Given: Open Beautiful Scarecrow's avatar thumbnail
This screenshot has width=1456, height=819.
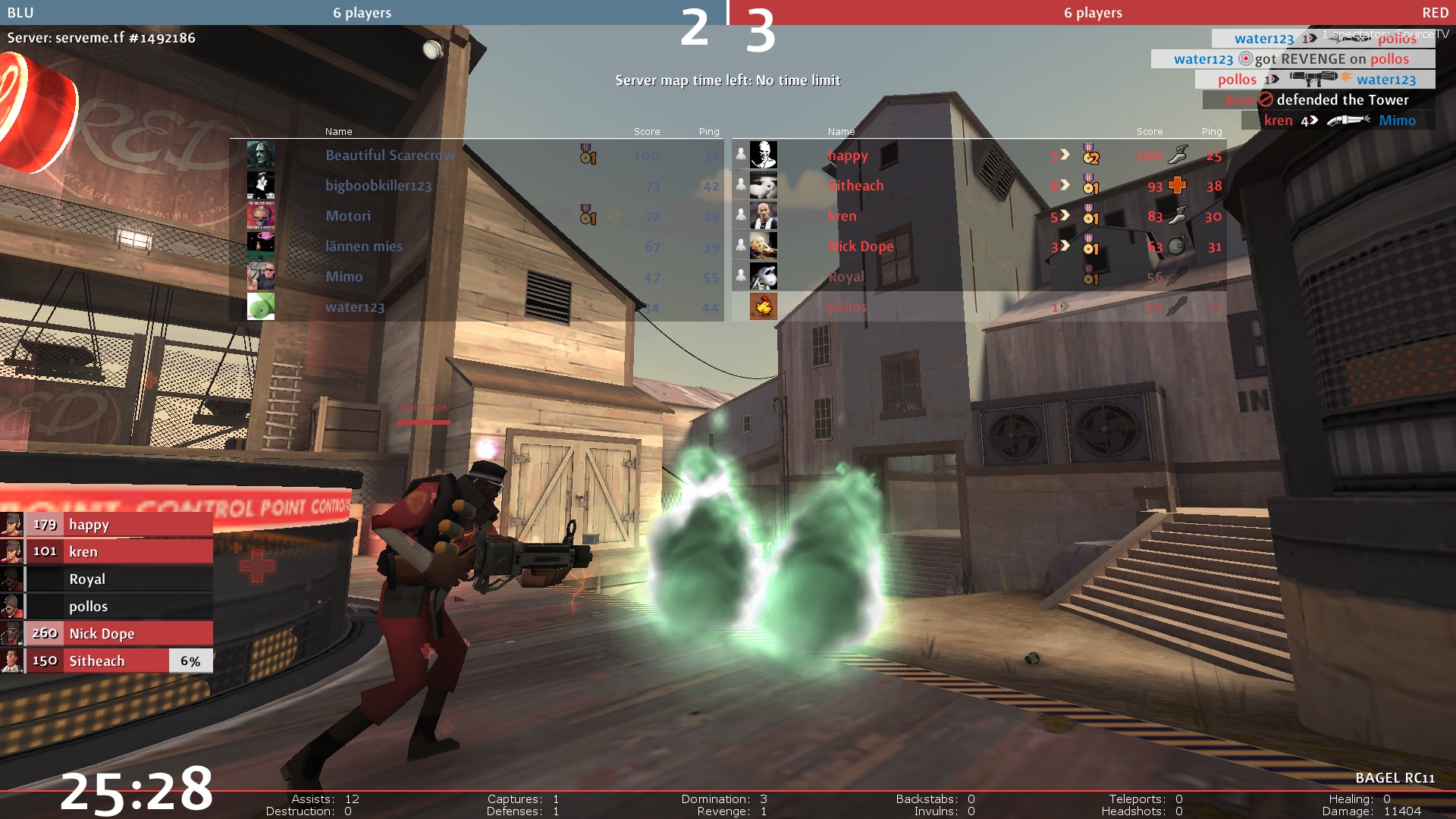Looking at the screenshot, I should tap(261, 155).
